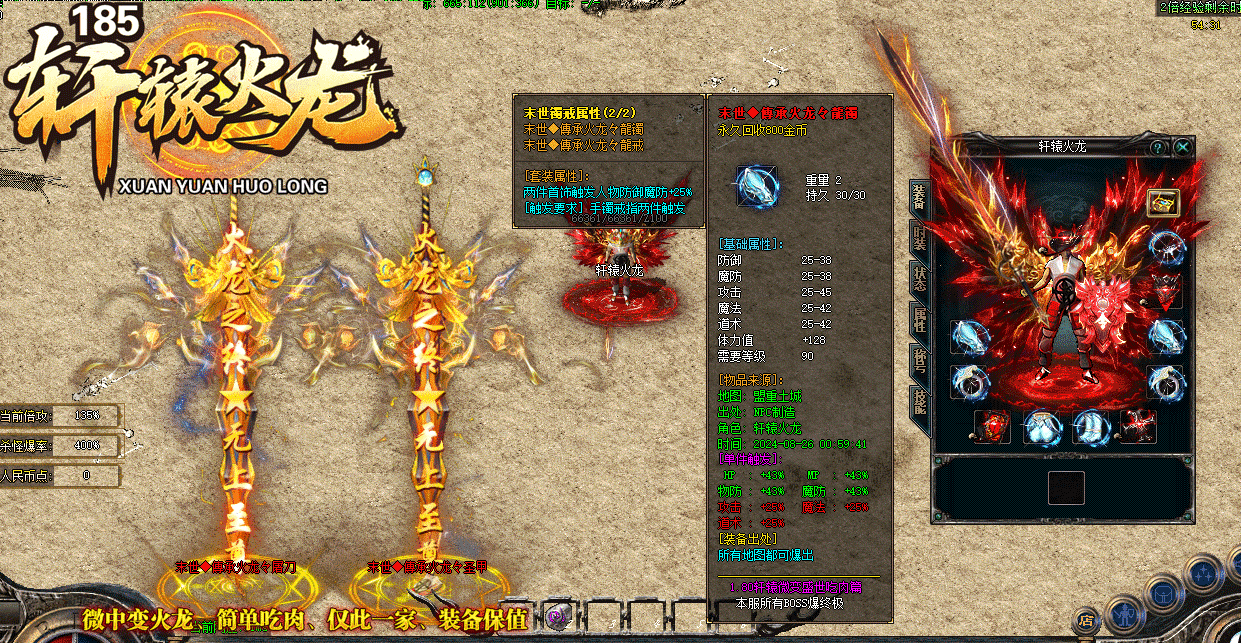Open the 技能 skills tab

(x=918, y=401)
